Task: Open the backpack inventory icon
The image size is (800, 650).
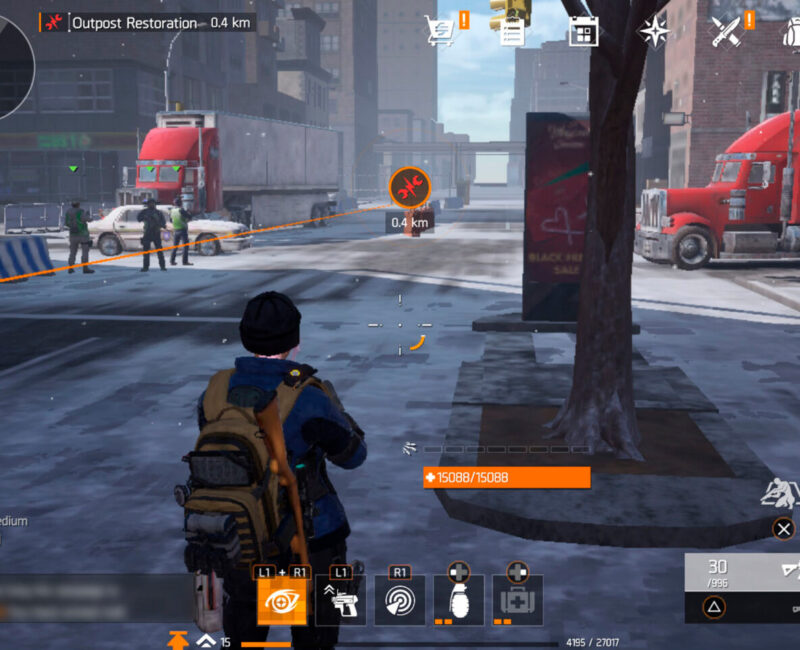Action: pos(791,31)
